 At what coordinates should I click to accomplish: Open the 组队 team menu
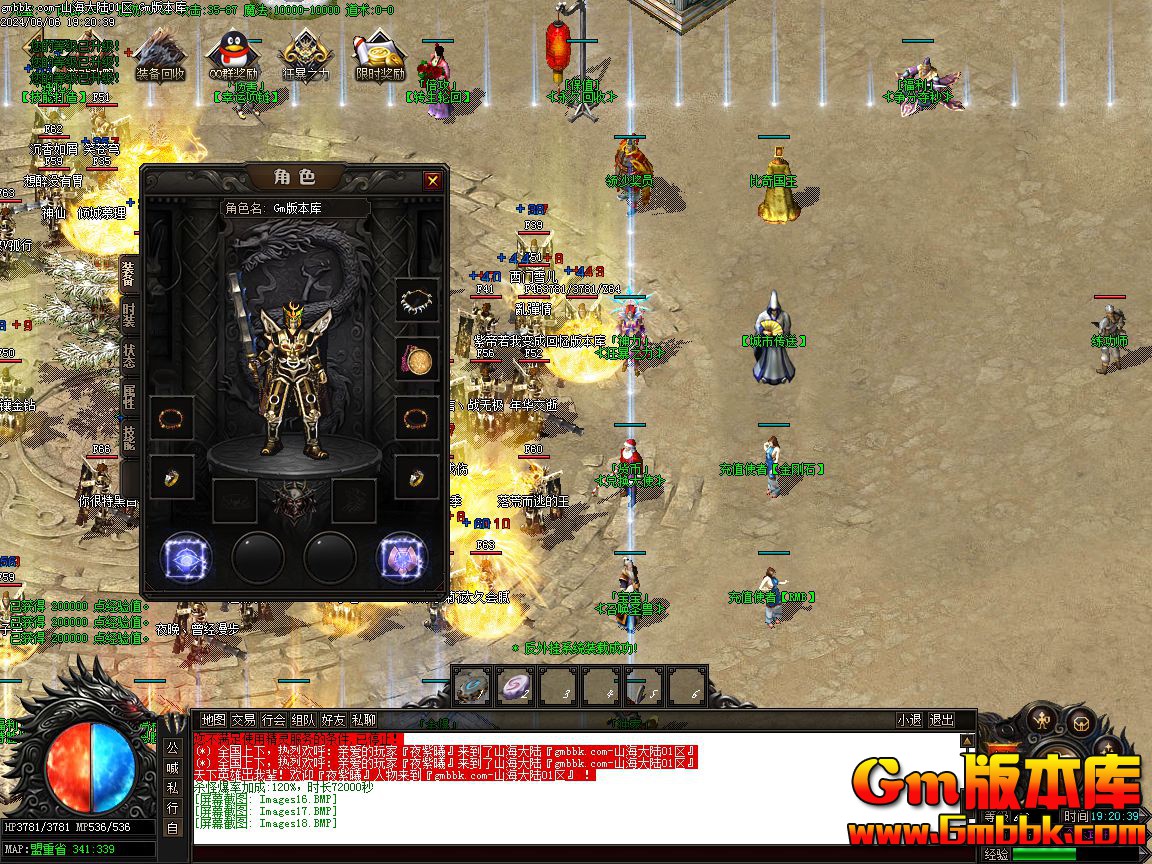coord(303,720)
